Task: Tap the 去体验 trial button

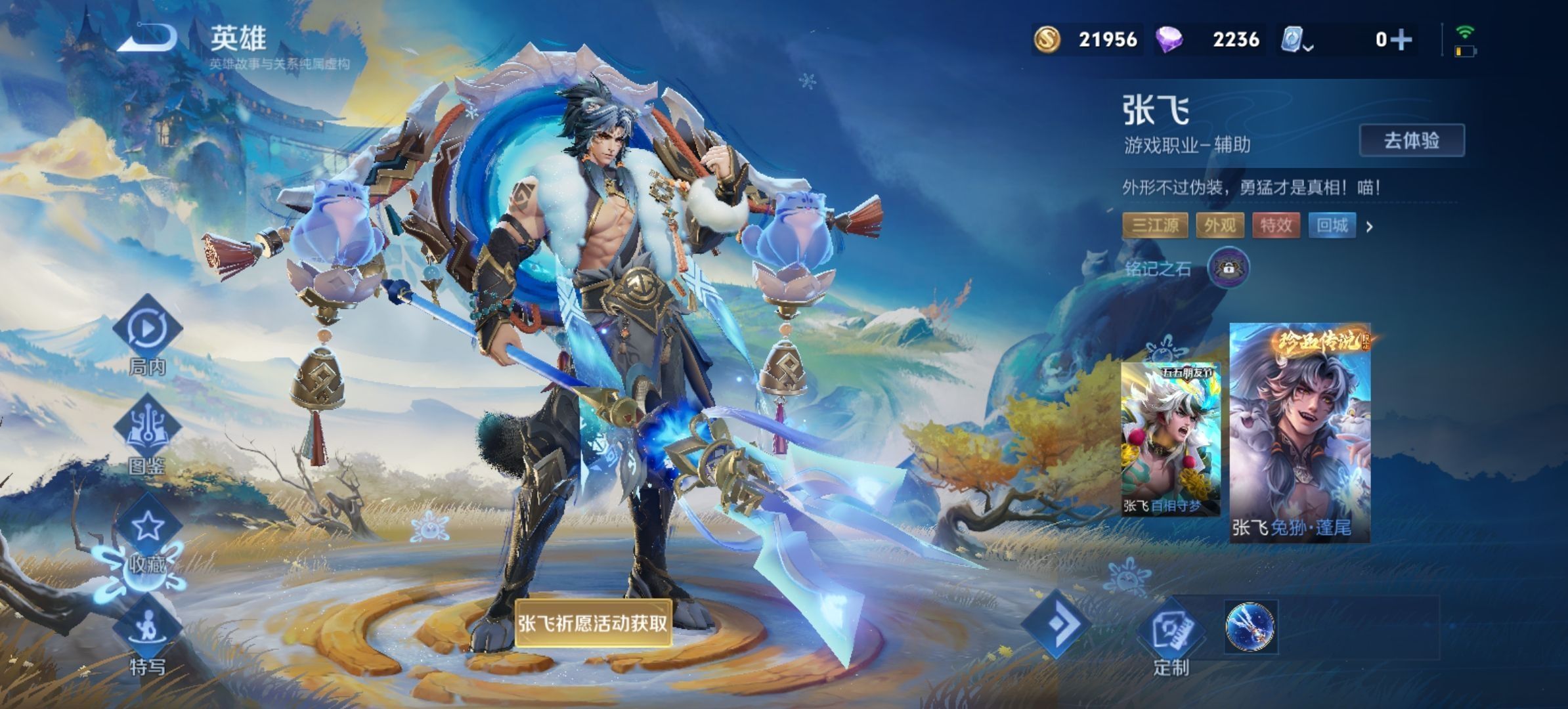Action: tap(1411, 140)
